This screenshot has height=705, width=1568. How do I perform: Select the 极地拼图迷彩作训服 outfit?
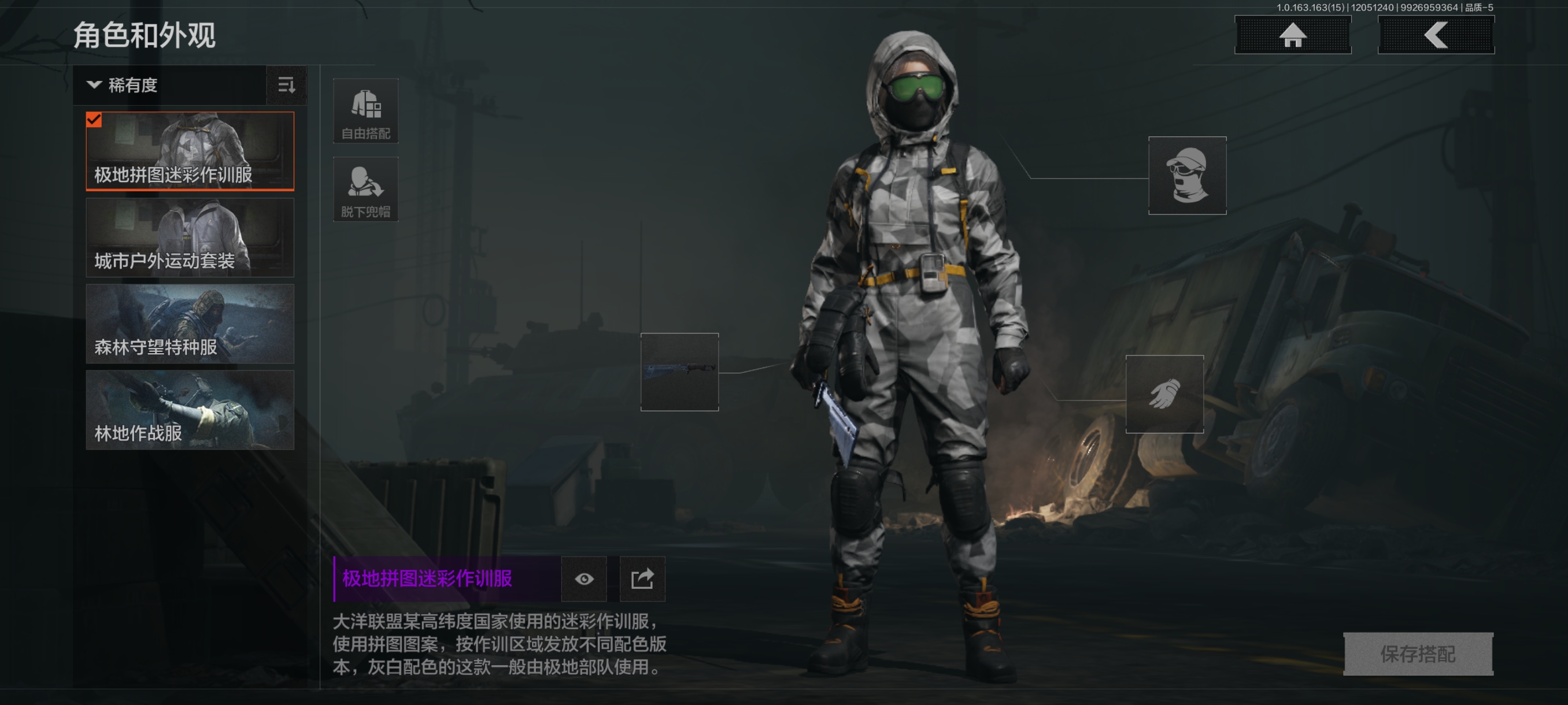click(x=190, y=151)
